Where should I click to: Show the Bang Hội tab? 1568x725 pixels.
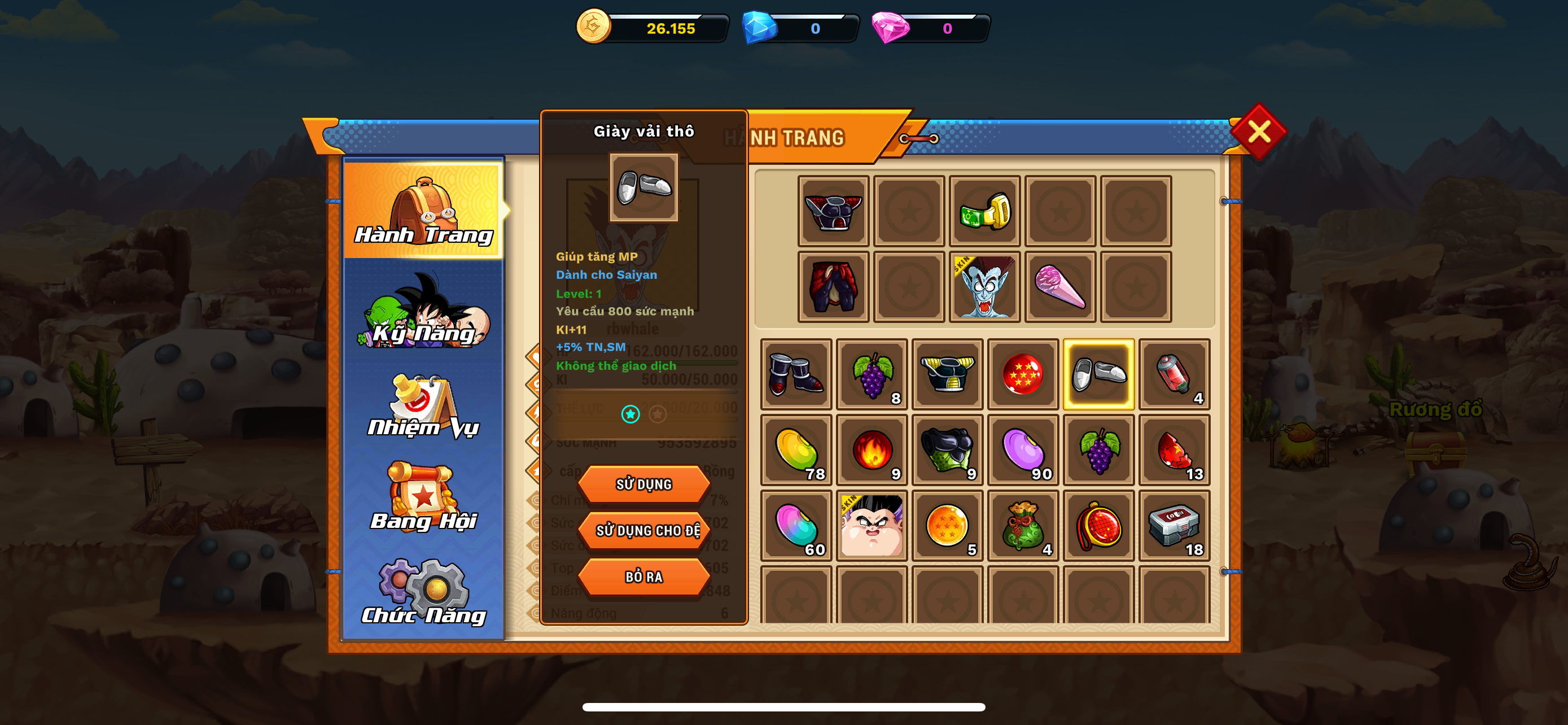tap(424, 498)
